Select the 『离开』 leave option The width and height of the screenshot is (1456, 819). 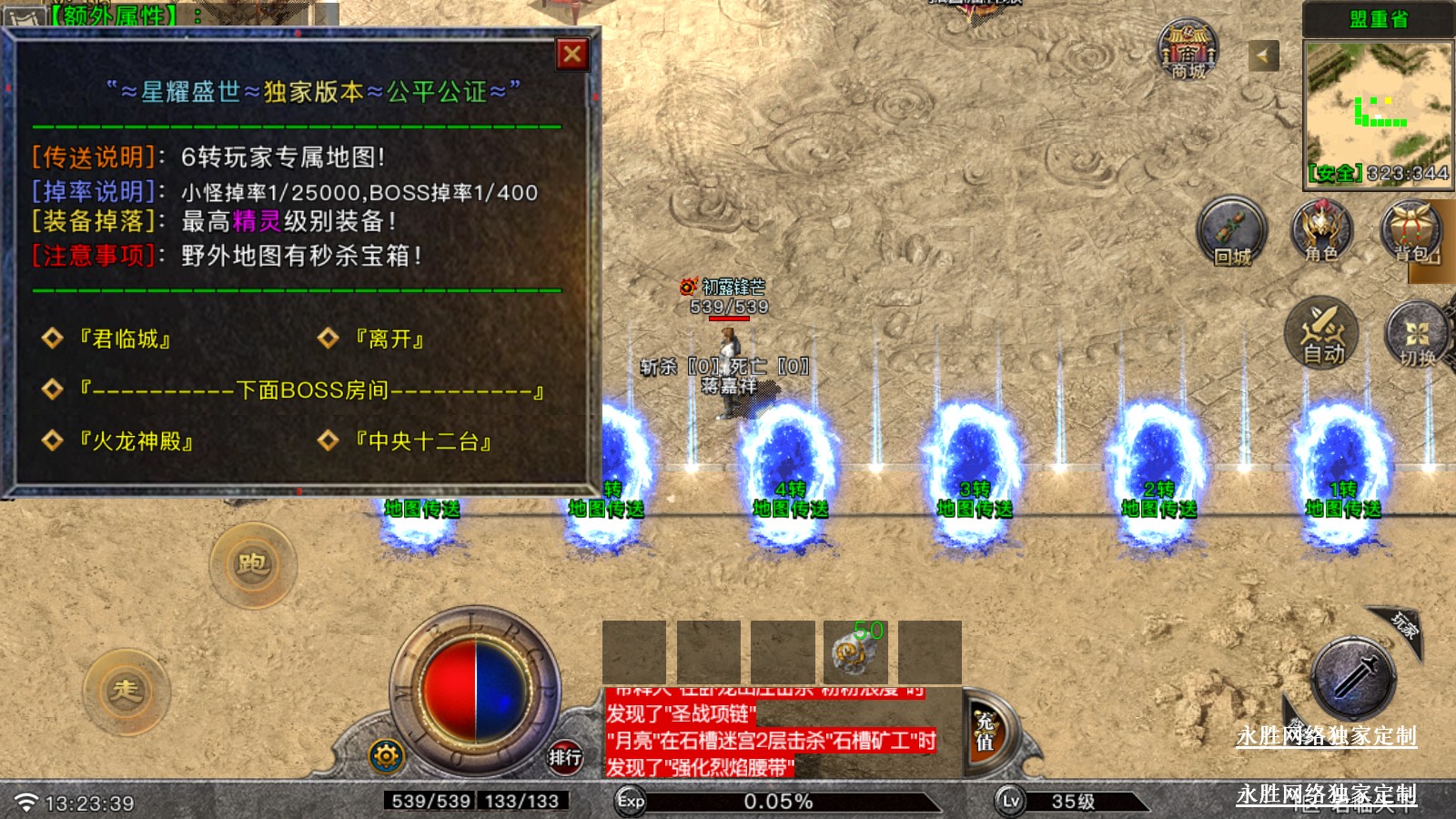[x=389, y=339]
